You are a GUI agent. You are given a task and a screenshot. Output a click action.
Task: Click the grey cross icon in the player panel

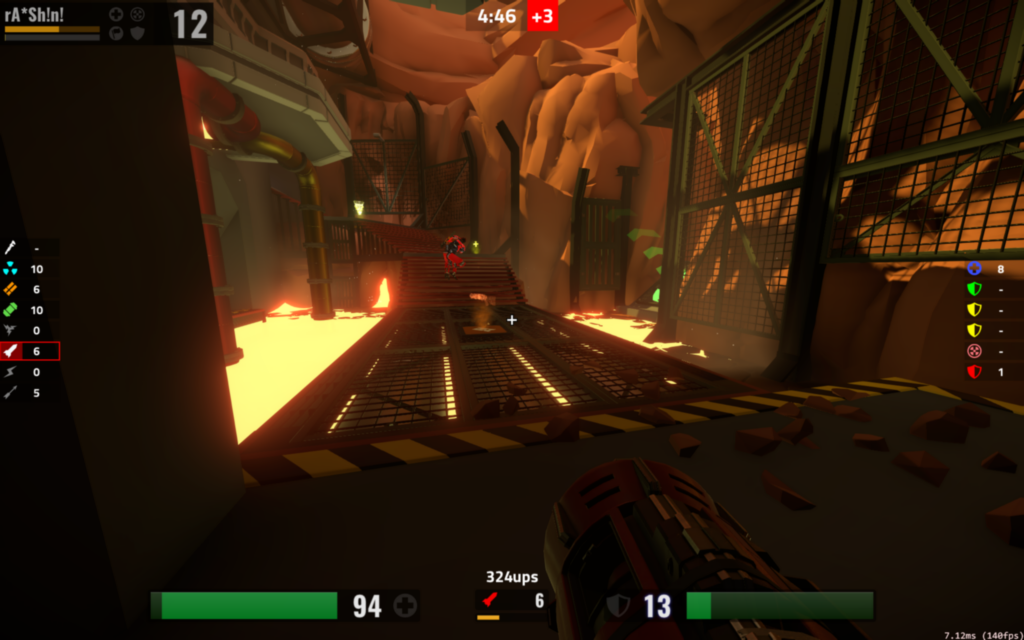coord(116,14)
